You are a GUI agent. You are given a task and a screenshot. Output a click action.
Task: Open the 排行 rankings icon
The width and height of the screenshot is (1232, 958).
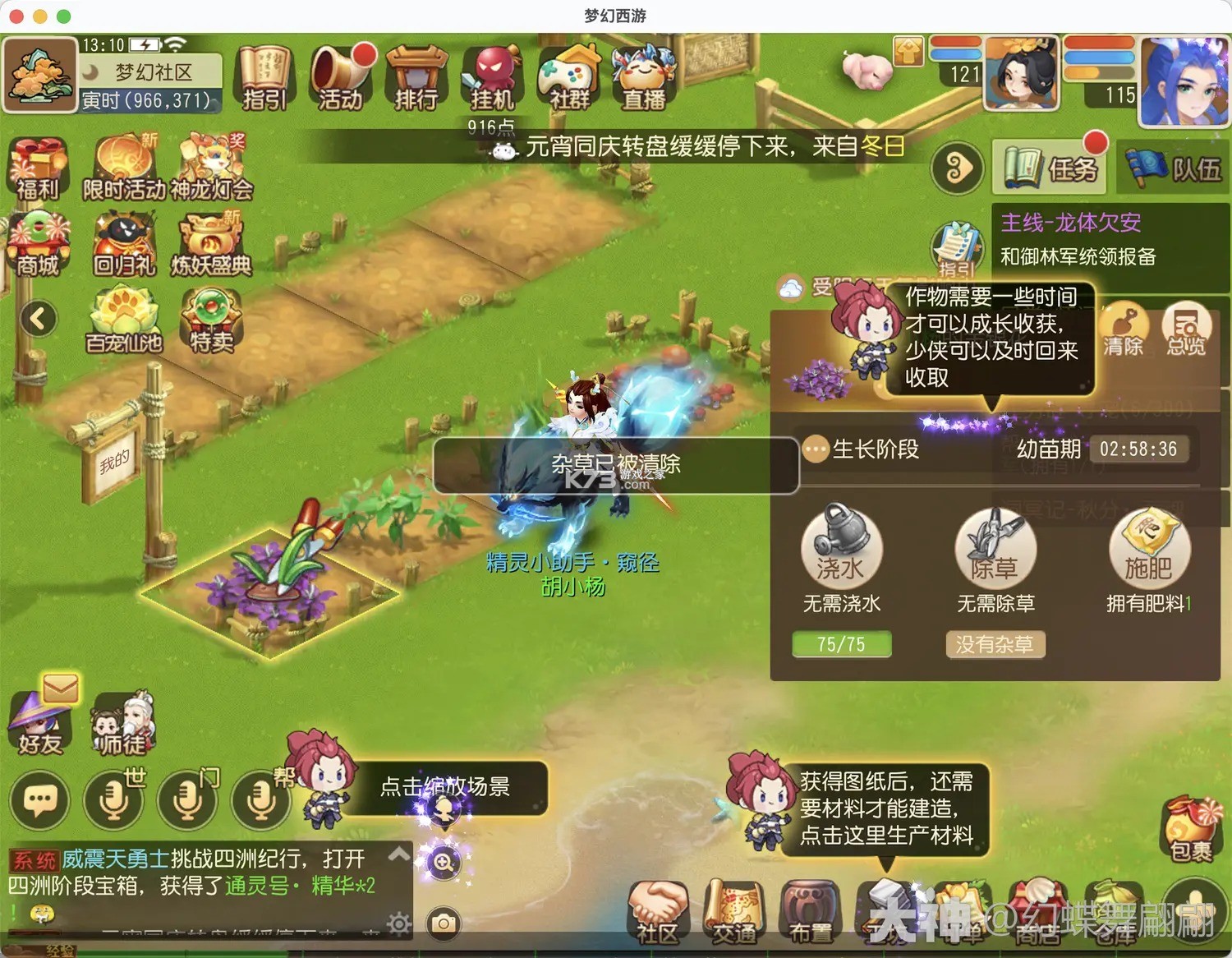point(416,80)
